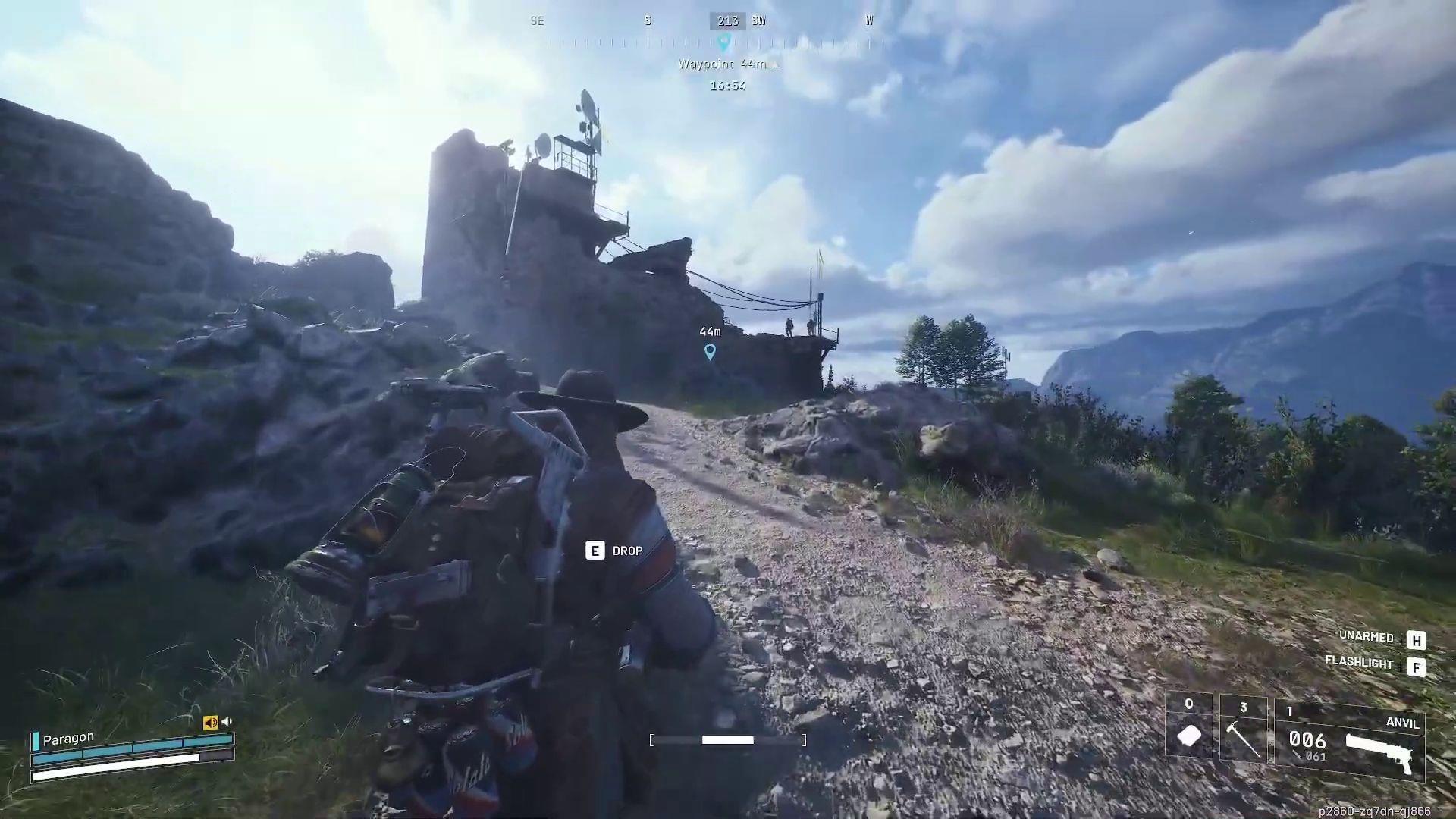Click the FLASHLIGHT keybind F icon
The width and height of the screenshot is (1456, 819).
(x=1417, y=666)
